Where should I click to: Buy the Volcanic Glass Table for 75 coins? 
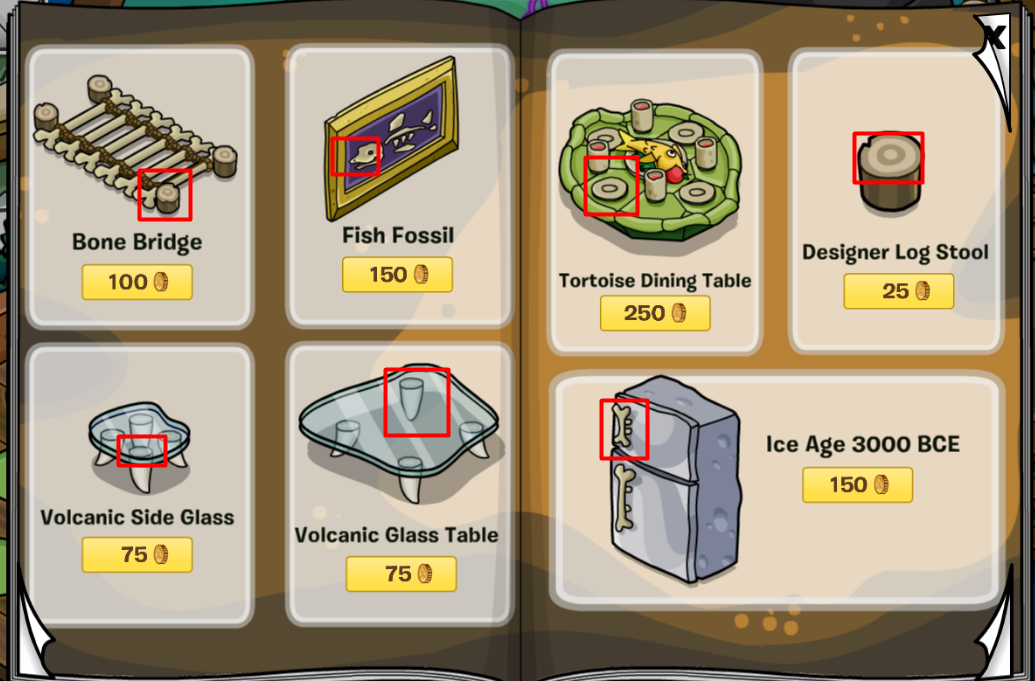point(401,573)
